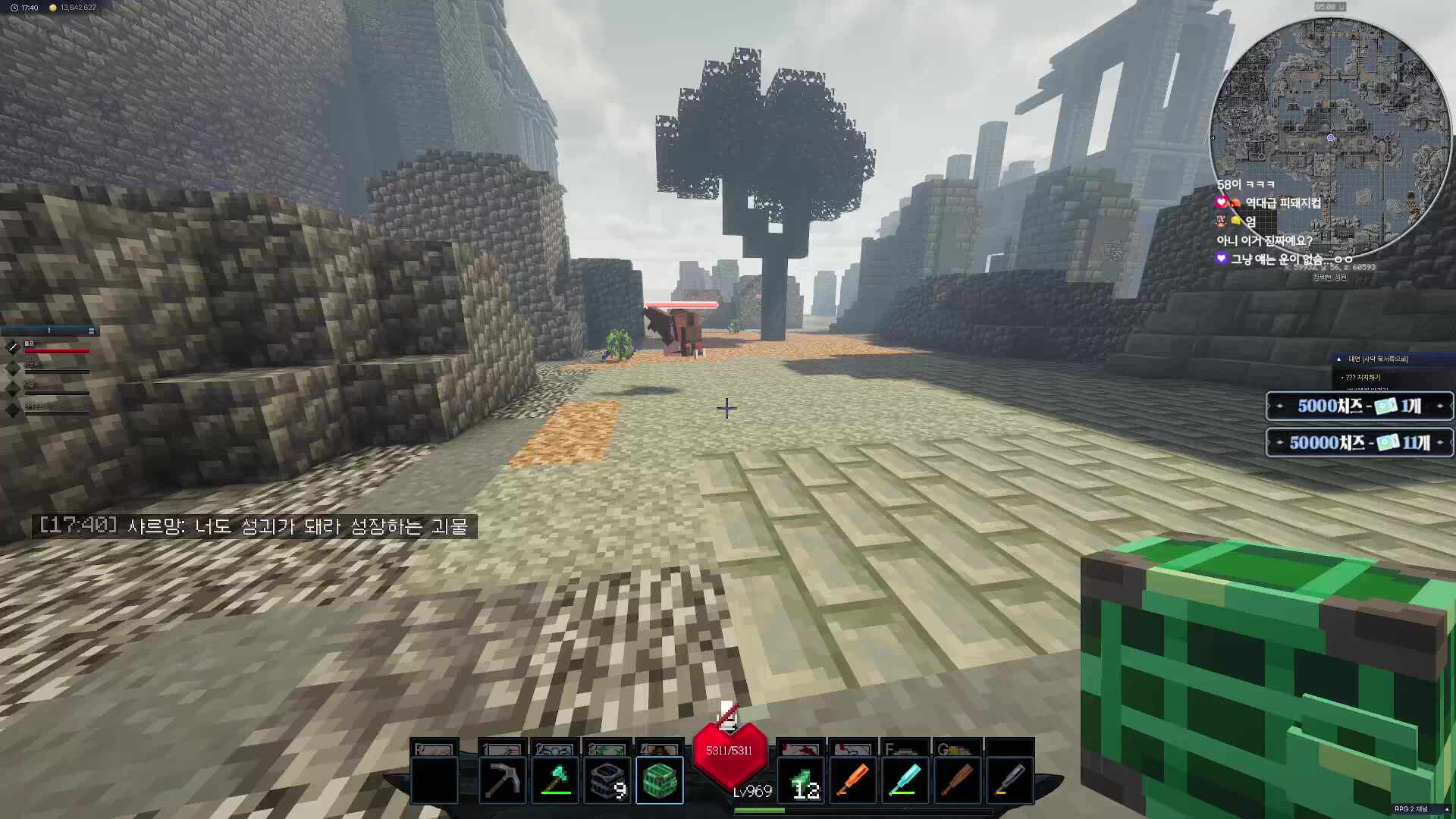This screenshot has width=1456, height=819.
Task: Select the cyan blade weapon slot
Action: click(905, 780)
